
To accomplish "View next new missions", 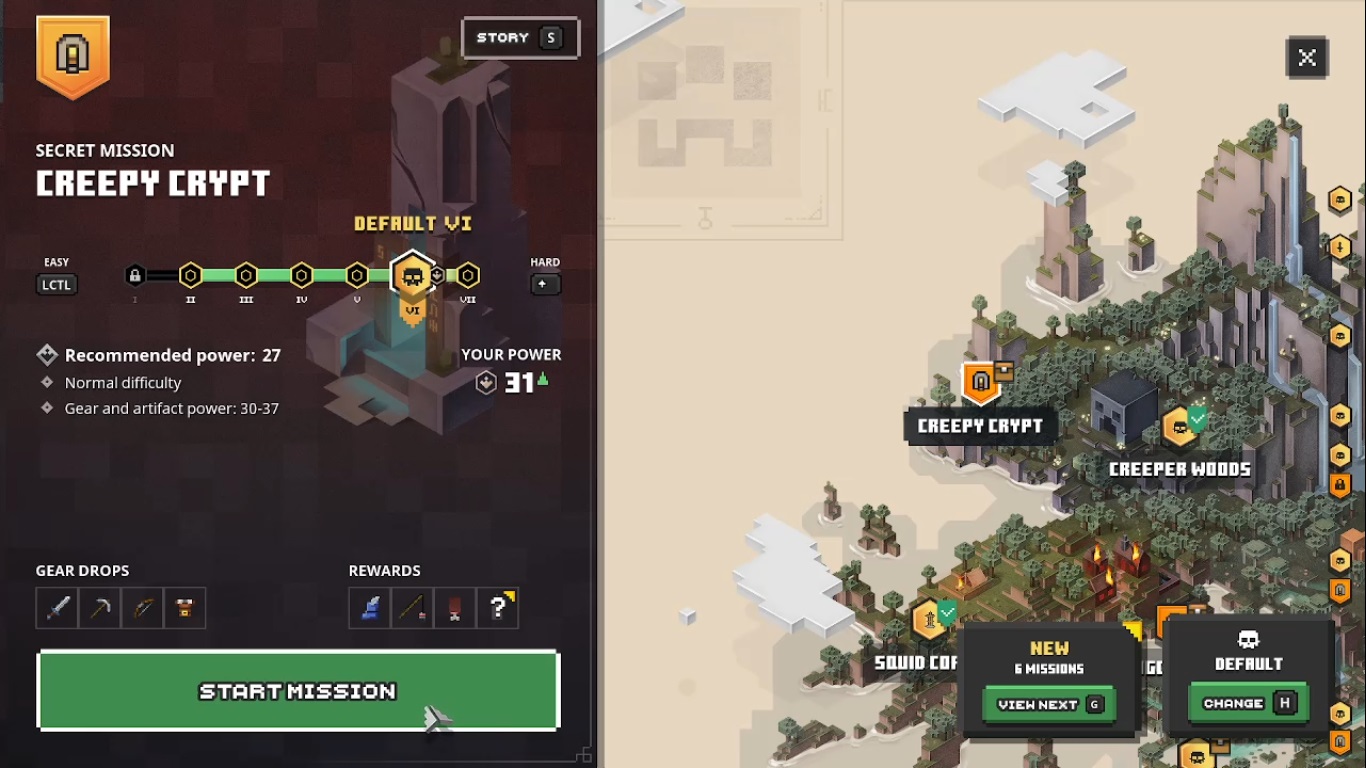I will pyautogui.click(x=1048, y=704).
